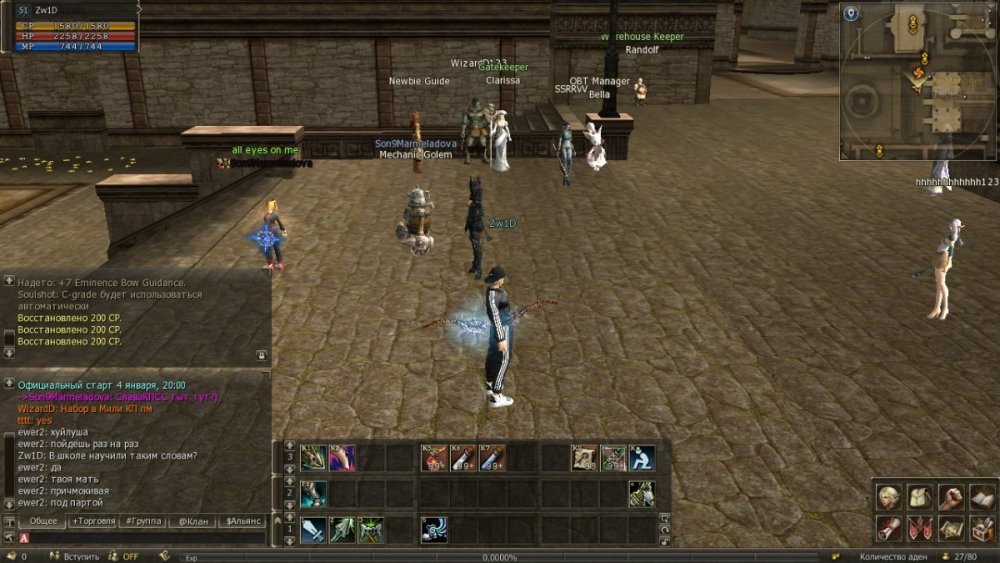Open the actions fist icon
Image resolution: width=1000 pixels, height=563 pixels.
point(950,497)
